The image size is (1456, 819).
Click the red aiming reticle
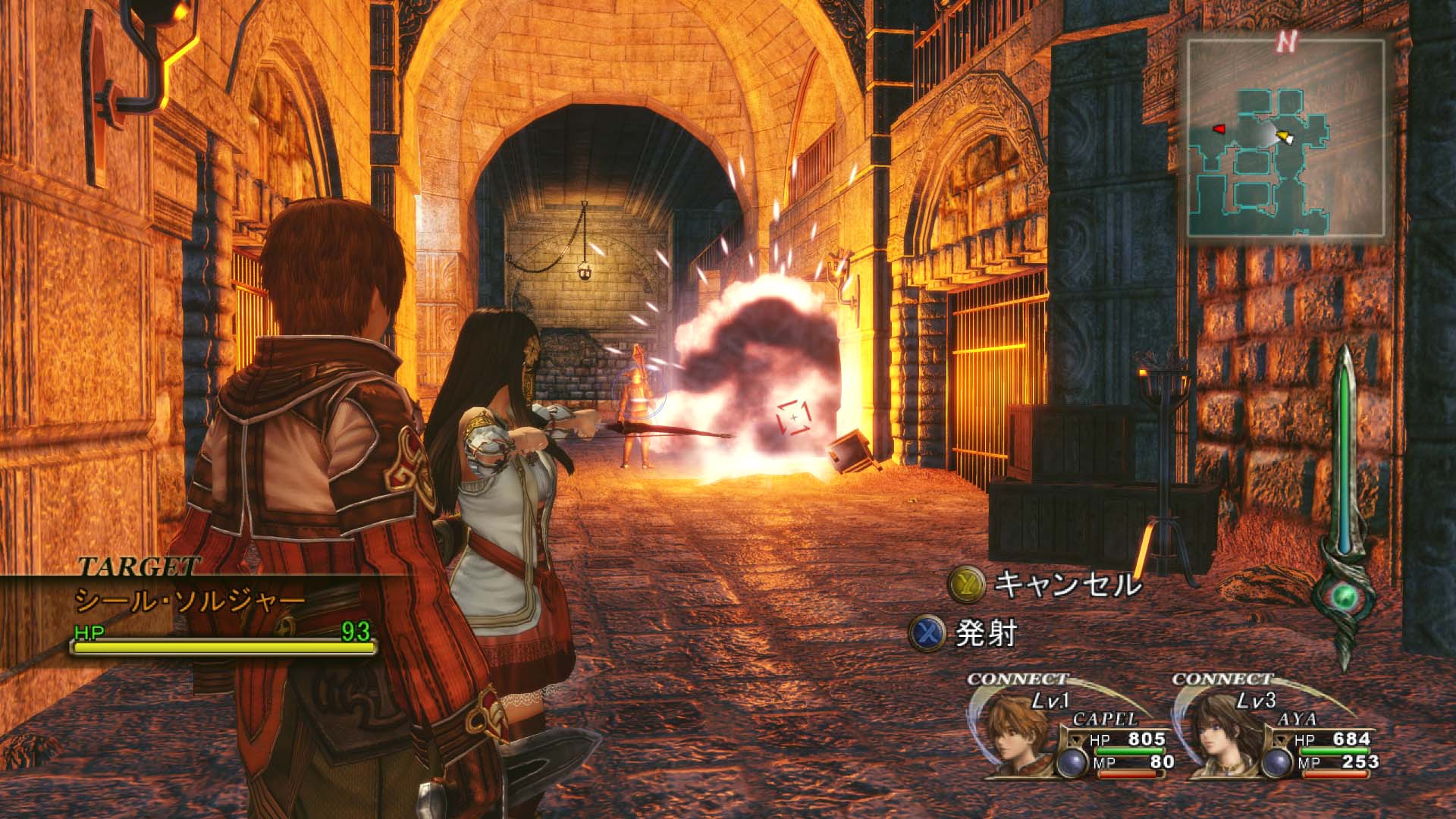pos(793,418)
